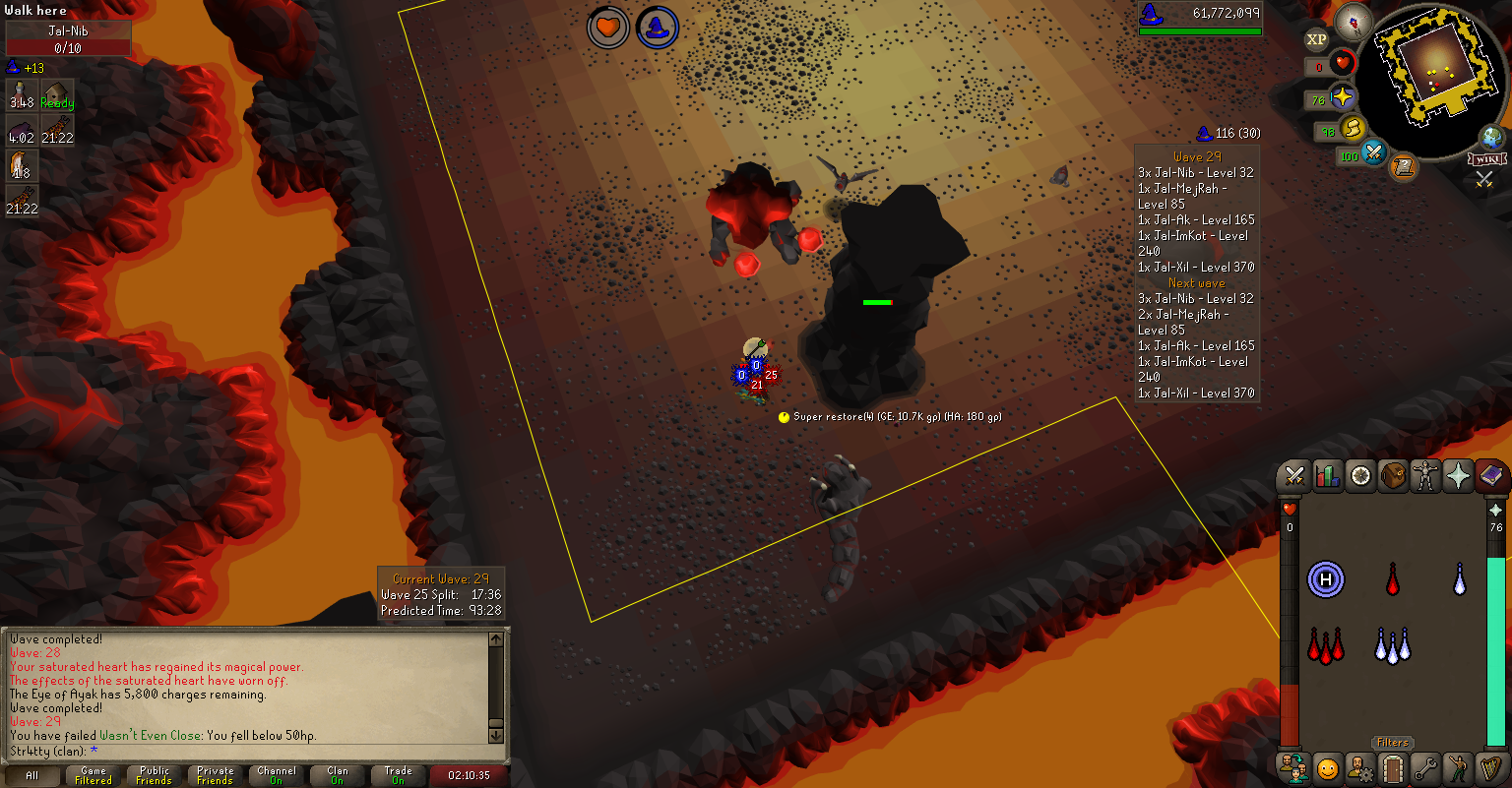Select the single red blood spell

coord(1392,579)
